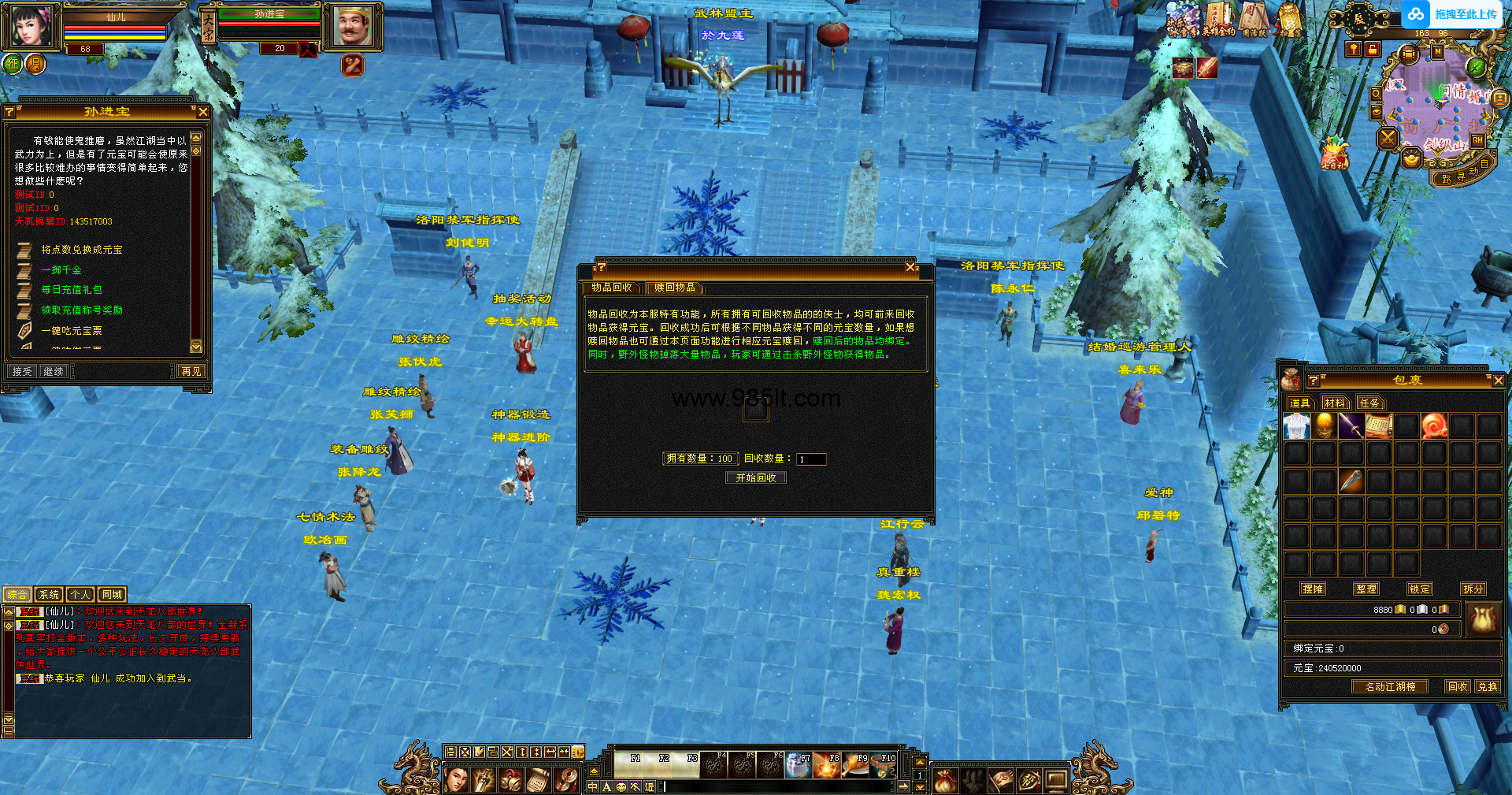Use the roast chicken leg hotbar slot
Image resolution: width=1512 pixels, height=795 pixels.
click(x=855, y=766)
